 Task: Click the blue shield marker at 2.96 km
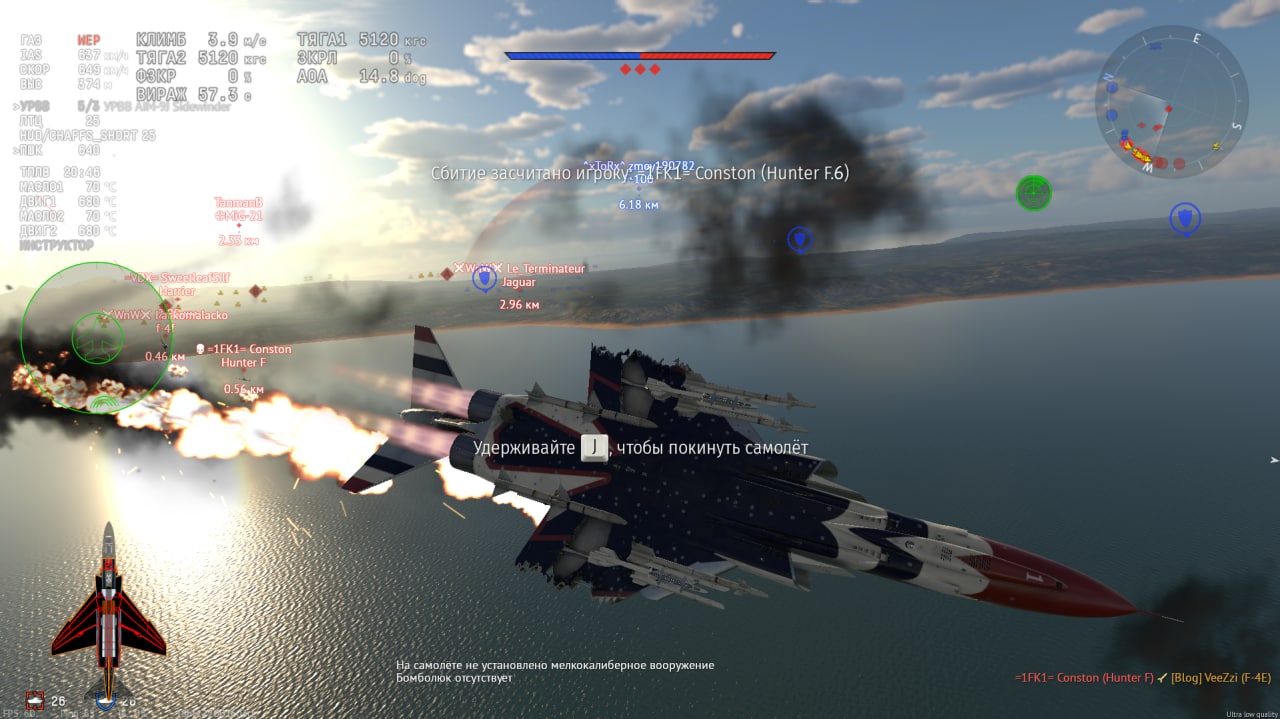tap(485, 279)
